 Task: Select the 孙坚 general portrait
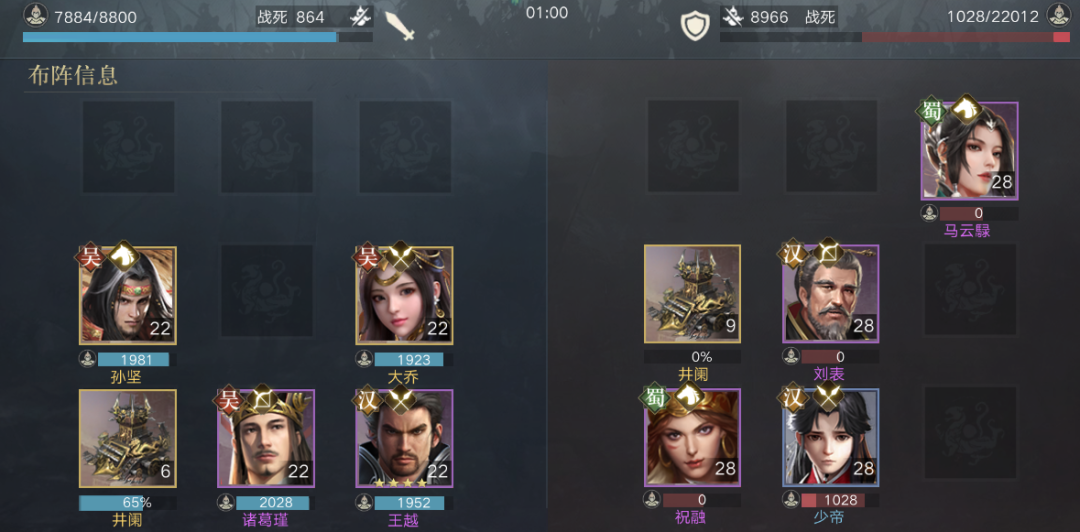point(128,295)
